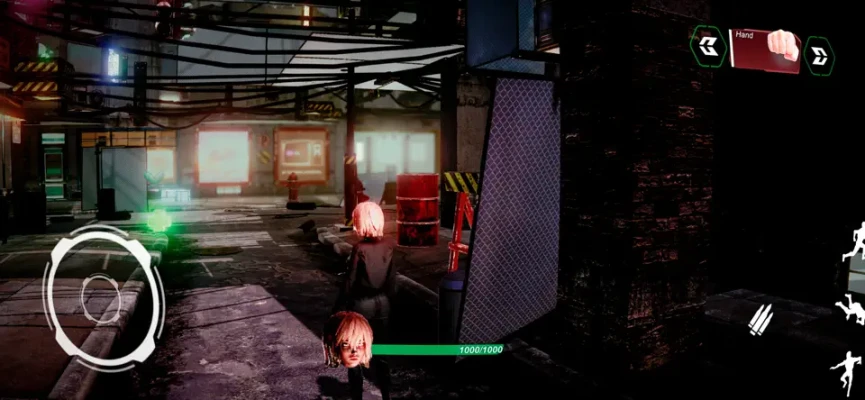Switch to the previous weapon with left arrow
The image size is (865, 400).
pyautogui.click(x=708, y=46)
